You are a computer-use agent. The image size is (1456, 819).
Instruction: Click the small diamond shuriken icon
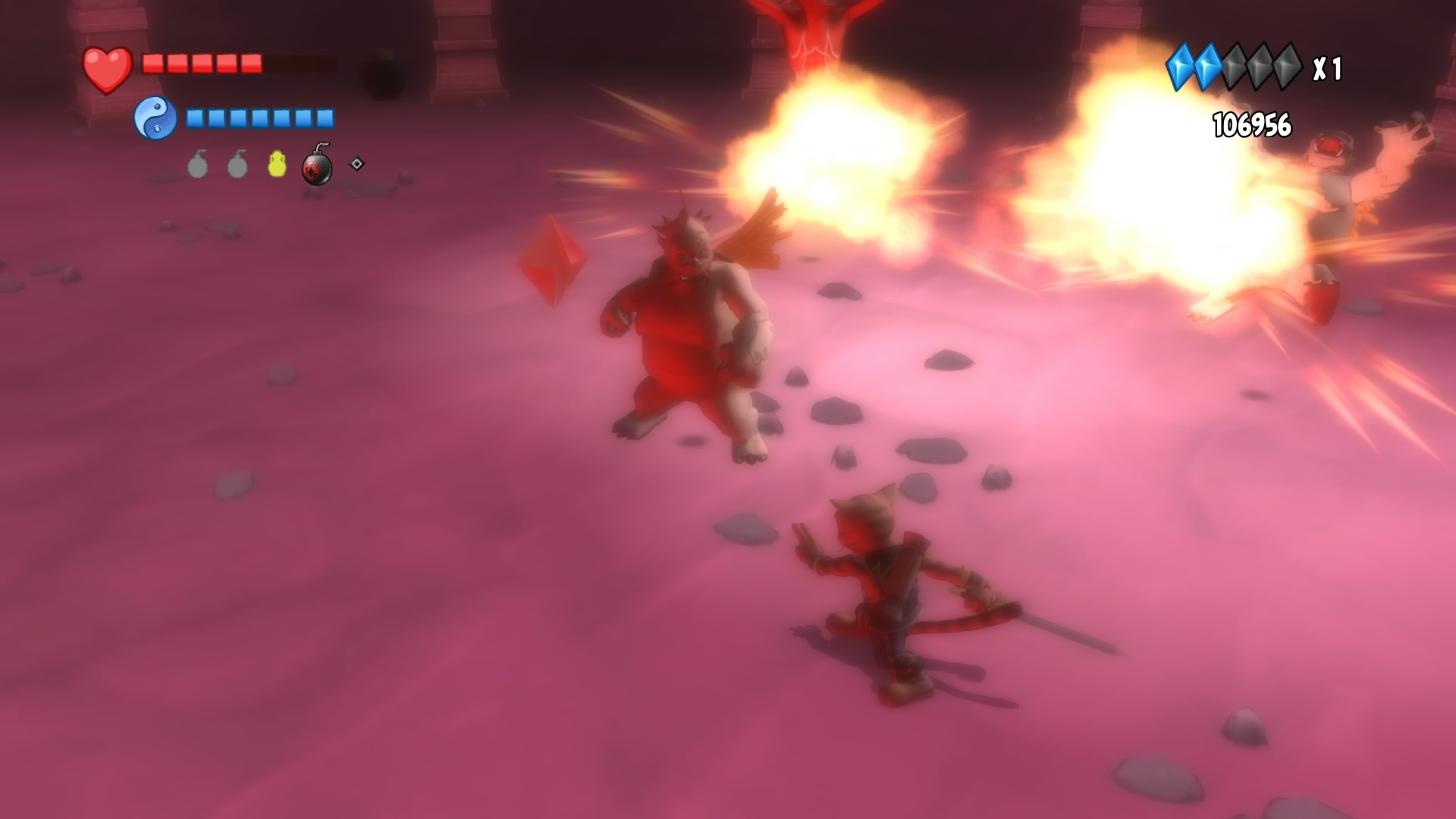(355, 165)
